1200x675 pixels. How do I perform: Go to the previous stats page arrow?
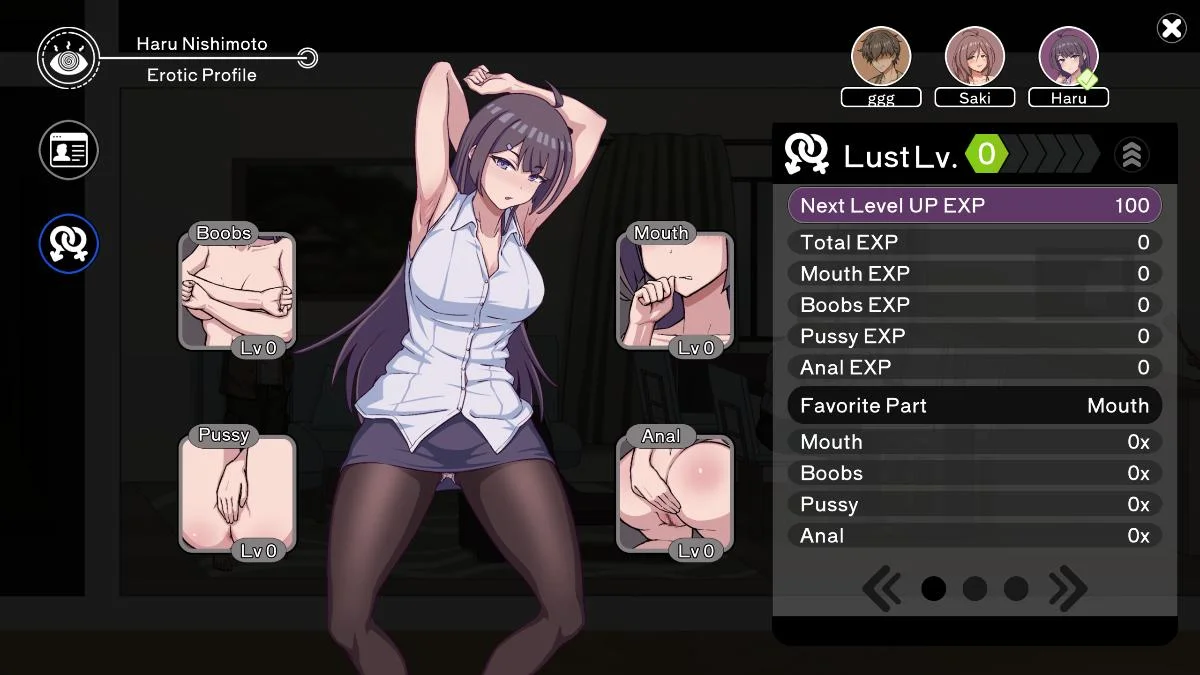click(x=881, y=589)
